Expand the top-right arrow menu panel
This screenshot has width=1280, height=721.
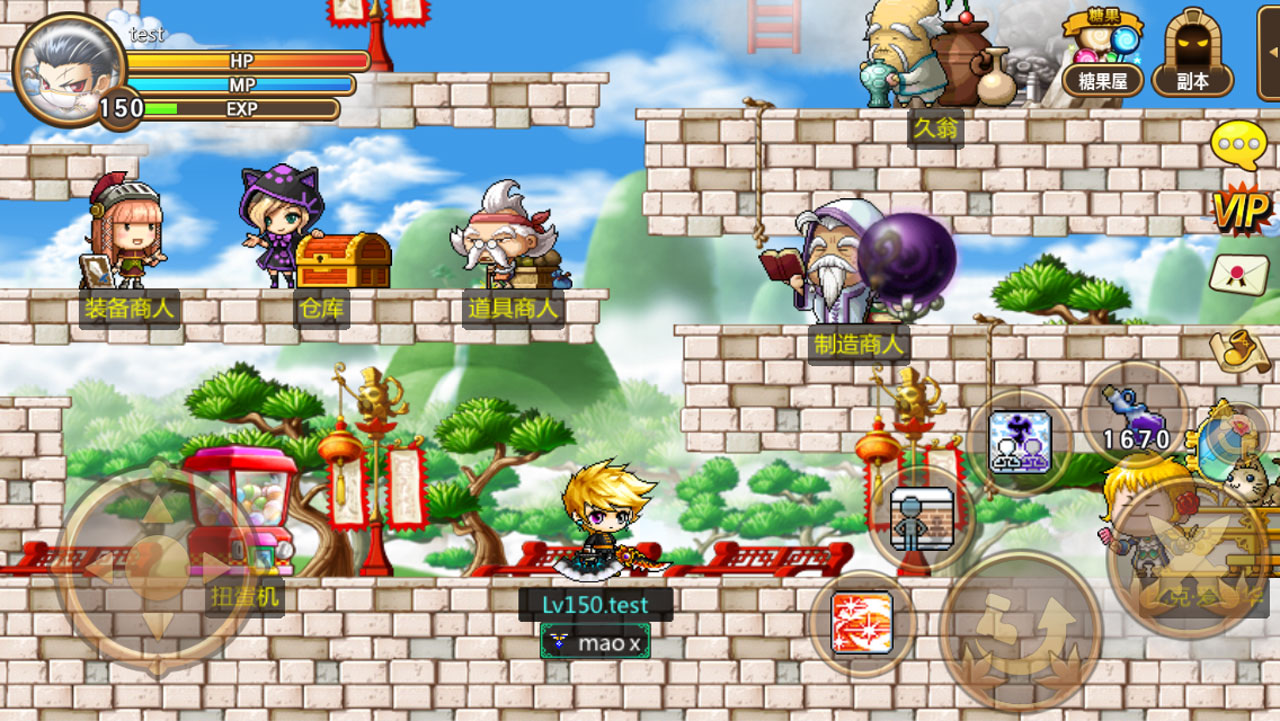tap(1269, 52)
